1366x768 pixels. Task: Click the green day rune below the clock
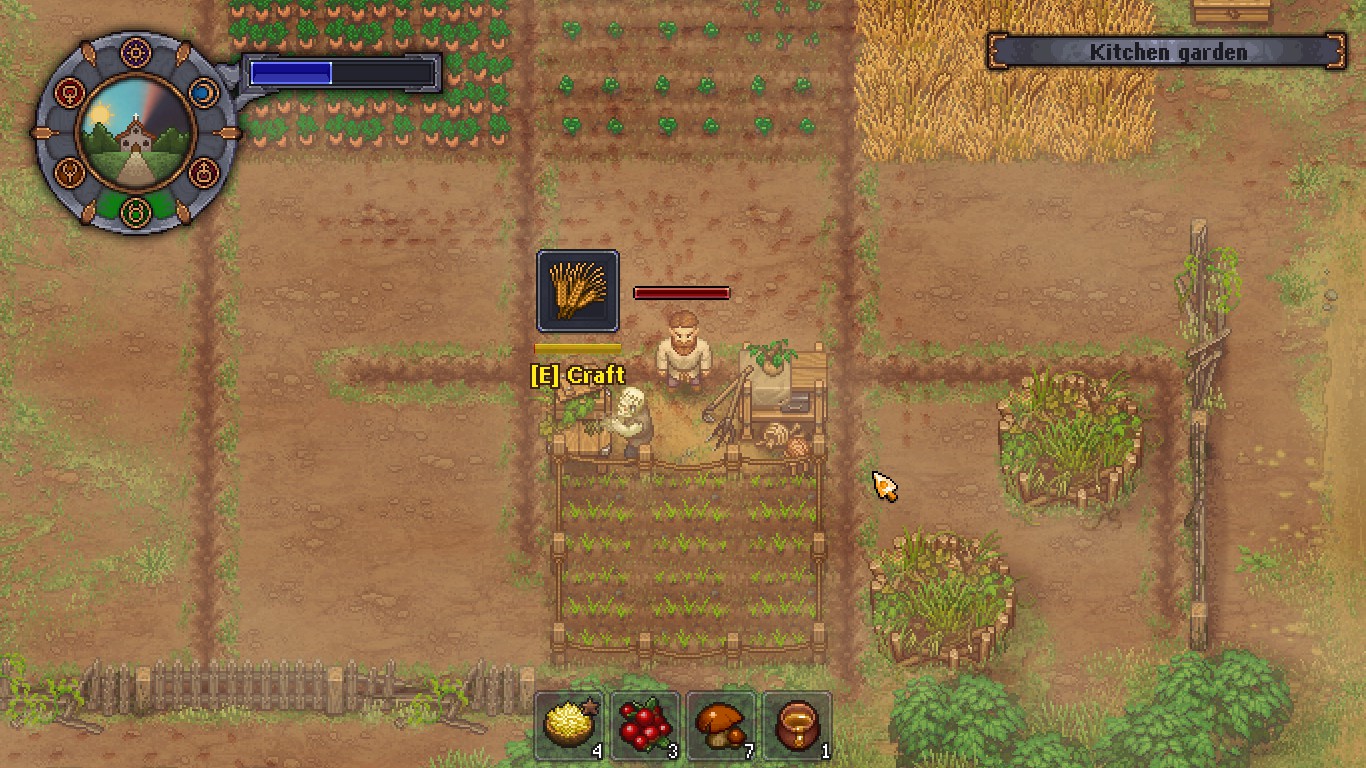(x=136, y=210)
